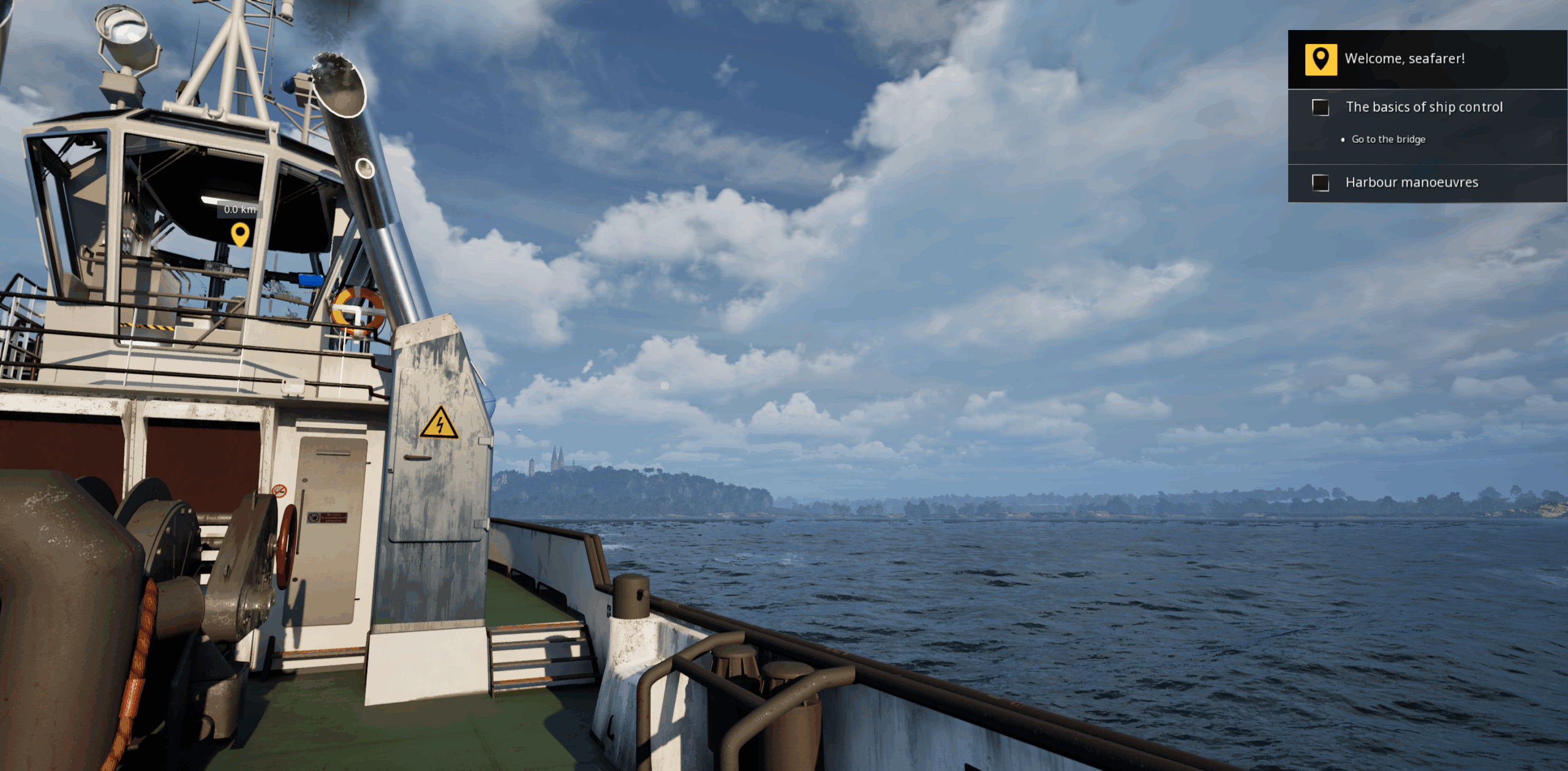Select "The basics of ship control" objective
Viewport: 1568px width, 771px height.
click(1423, 107)
